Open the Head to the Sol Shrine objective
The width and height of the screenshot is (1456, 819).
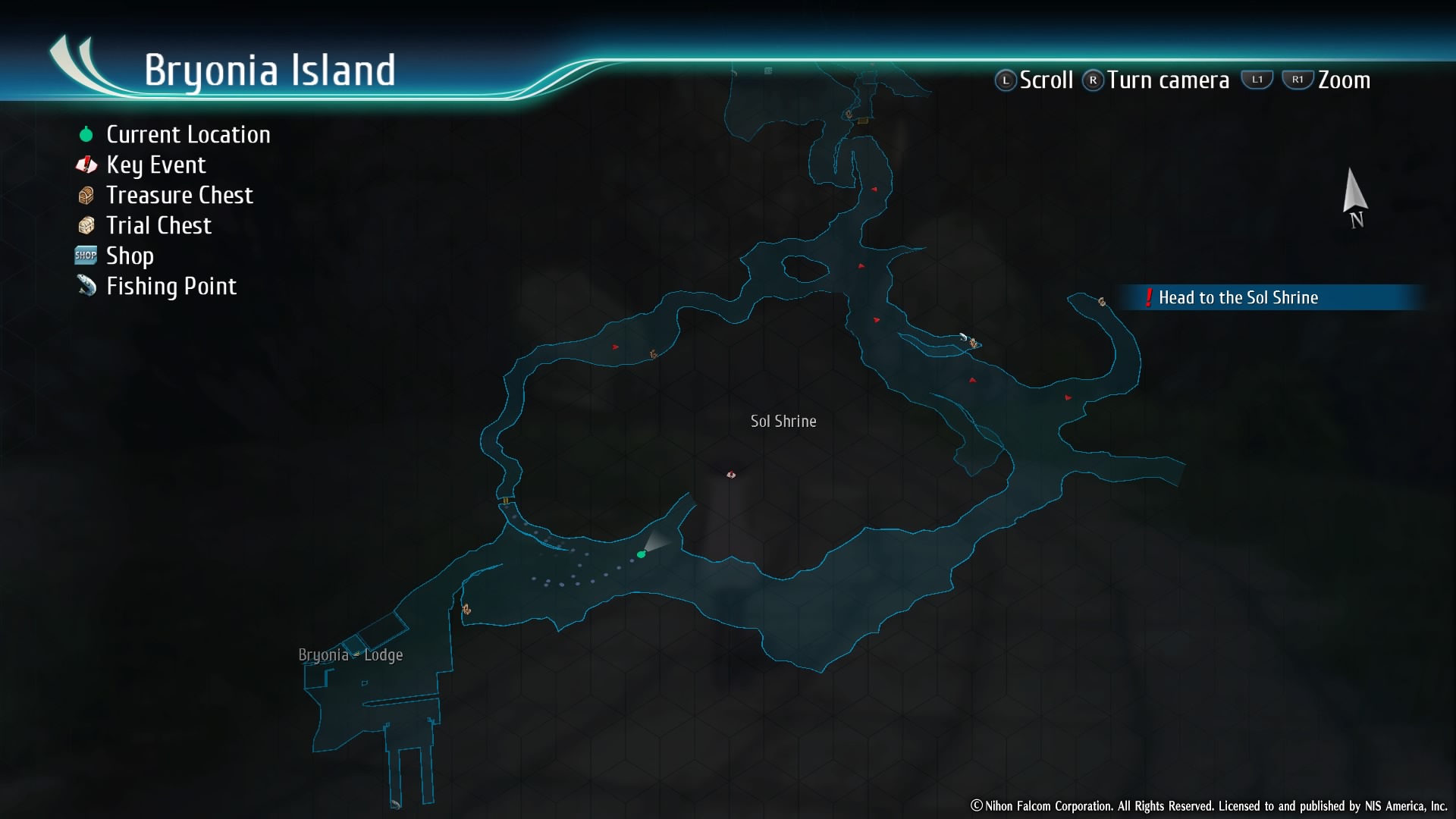[x=1238, y=297]
